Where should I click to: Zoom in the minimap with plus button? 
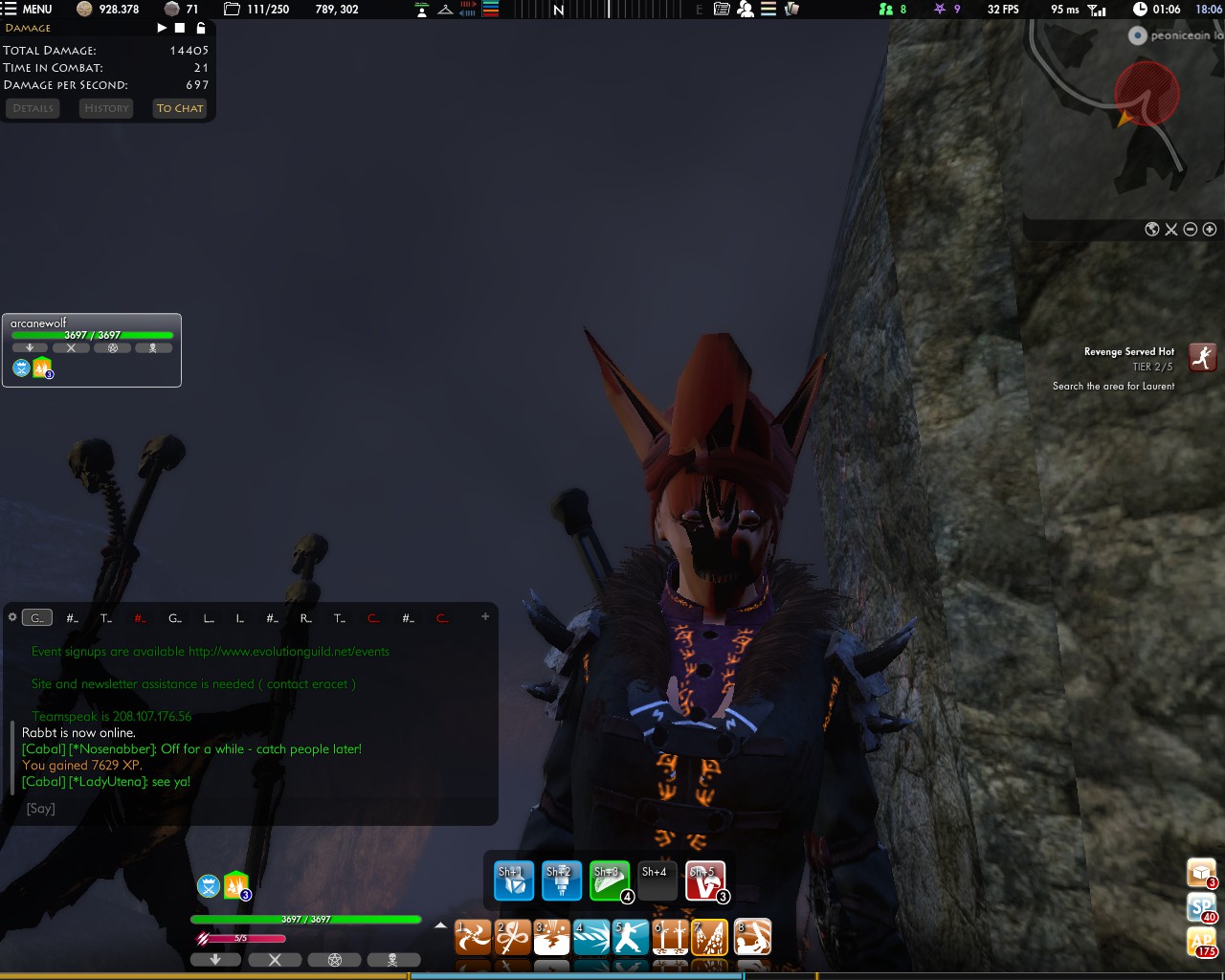click(1210, 229)
